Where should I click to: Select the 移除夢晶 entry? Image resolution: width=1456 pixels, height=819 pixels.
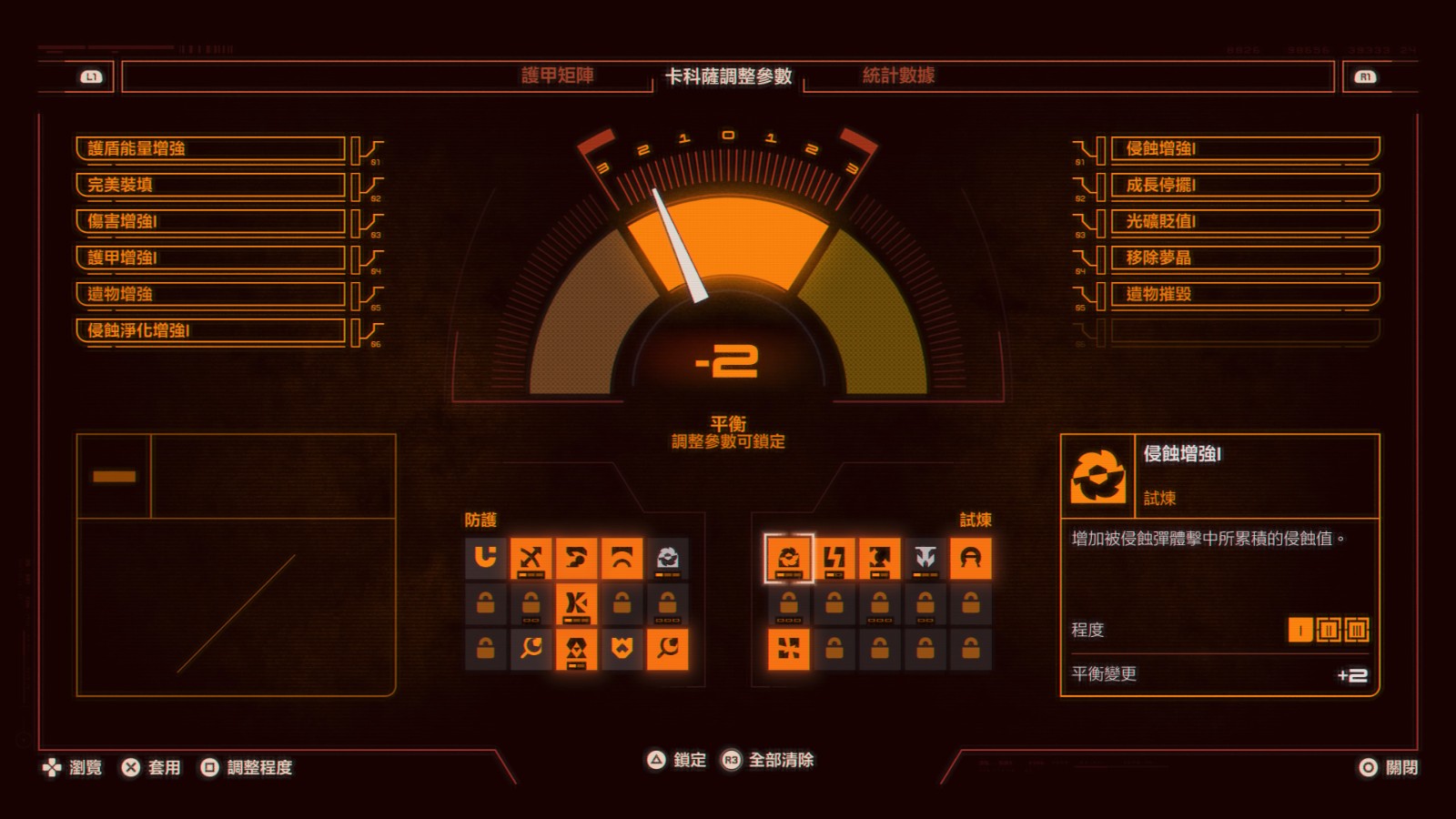click(x=1244, y=258)
